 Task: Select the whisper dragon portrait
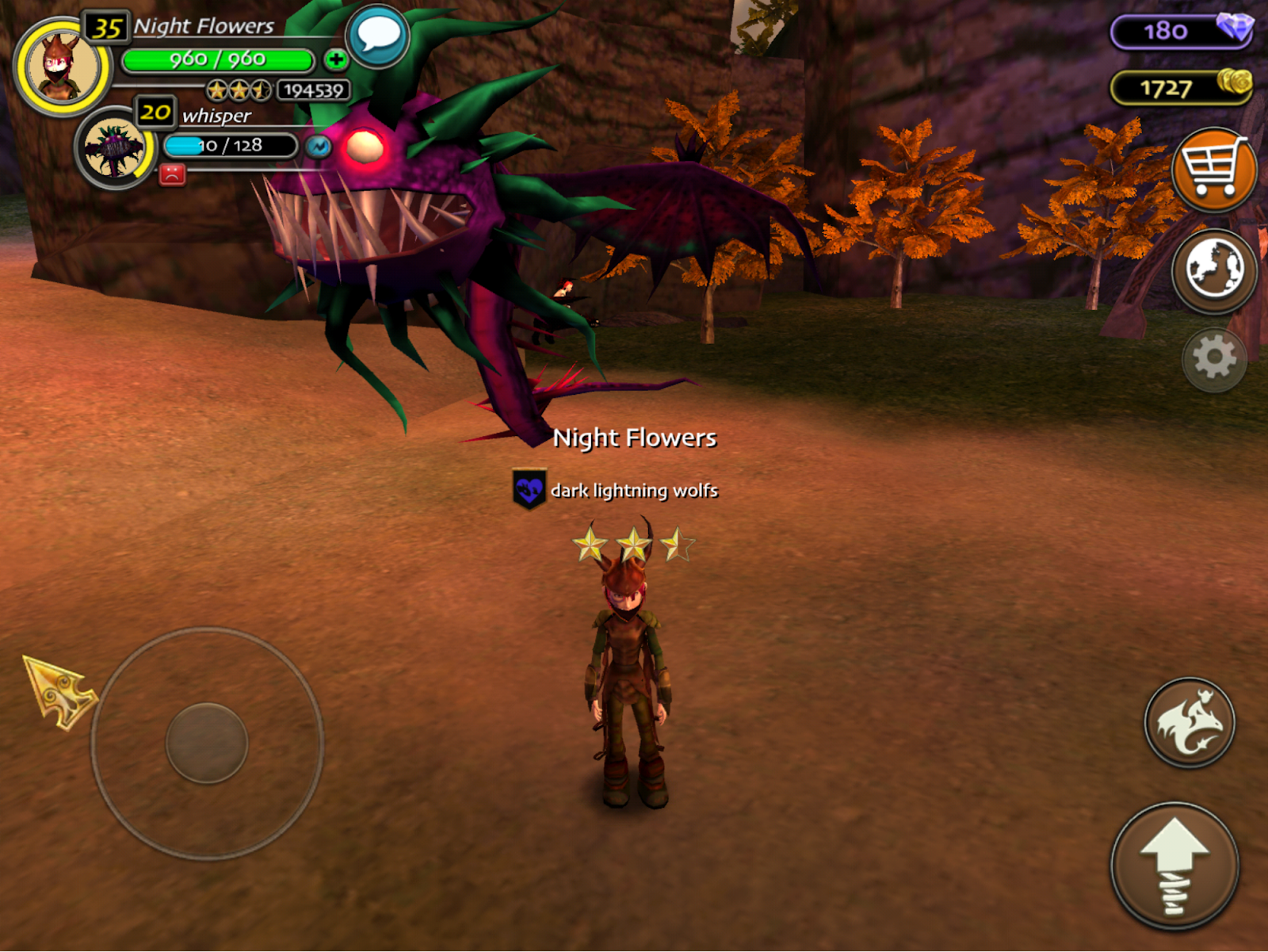pos(116,148)
